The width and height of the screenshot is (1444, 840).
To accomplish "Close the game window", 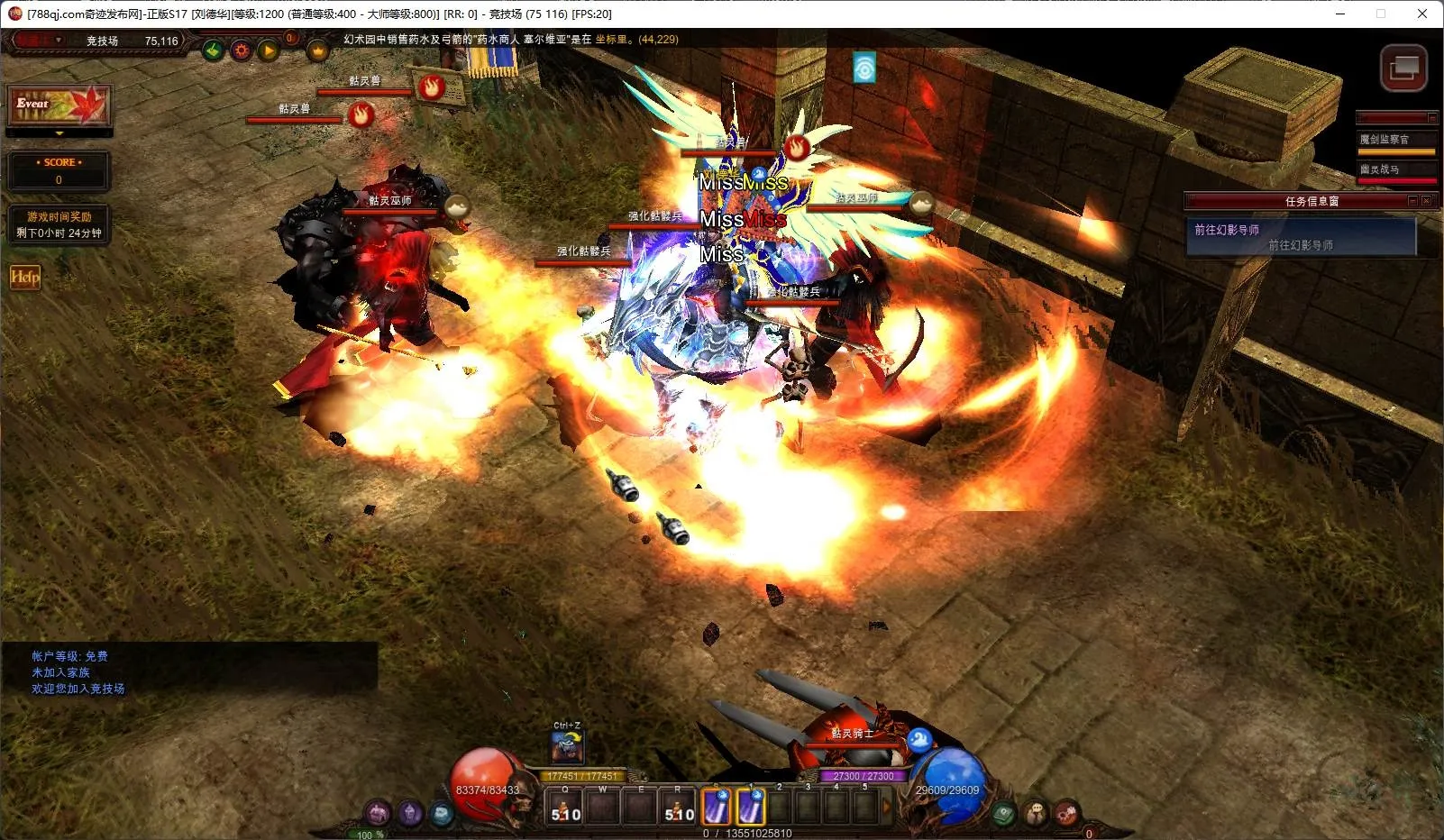I will [x=1421, y=14].
